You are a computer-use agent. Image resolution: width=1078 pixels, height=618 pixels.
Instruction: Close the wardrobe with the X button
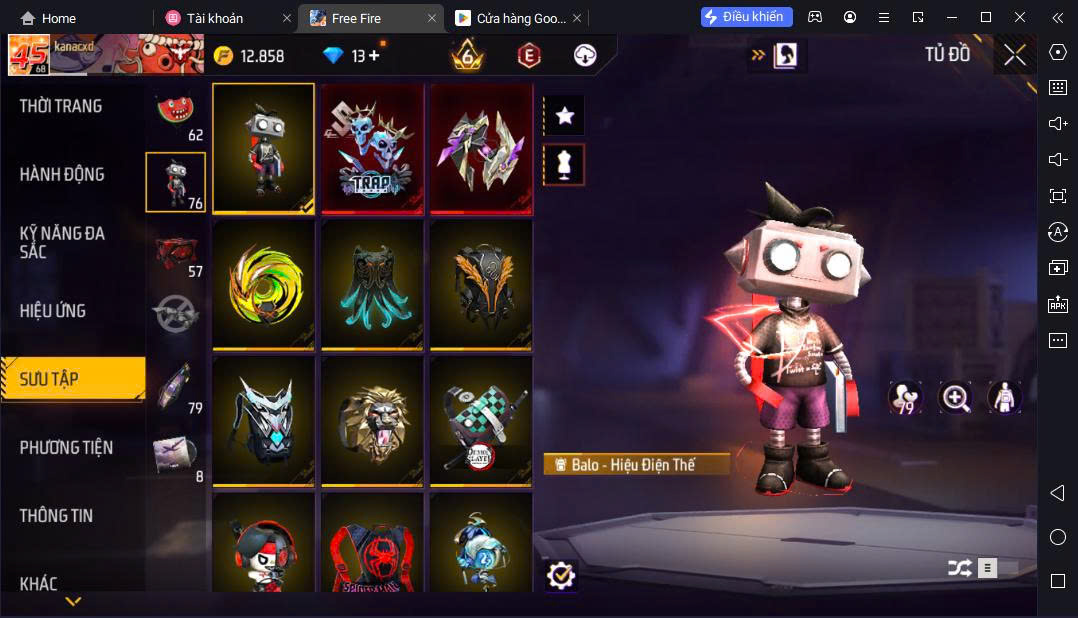click(1015, 56)
